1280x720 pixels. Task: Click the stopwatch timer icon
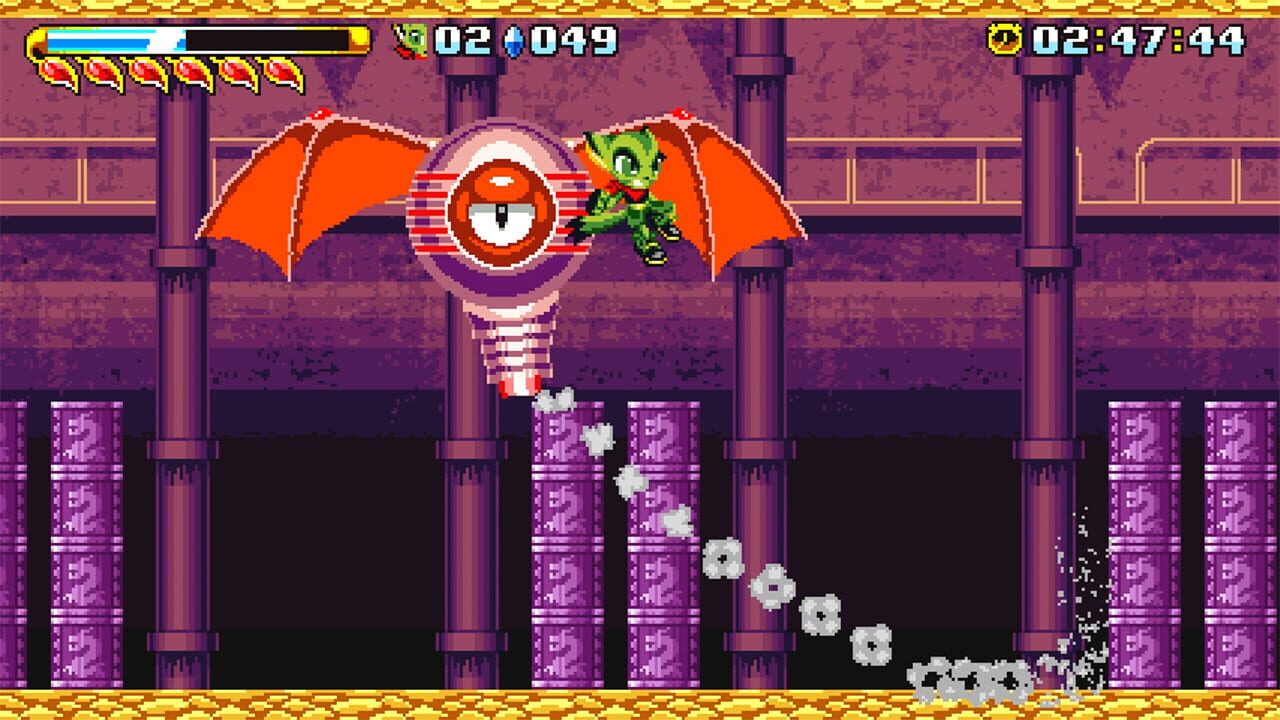coord(1004,39)
